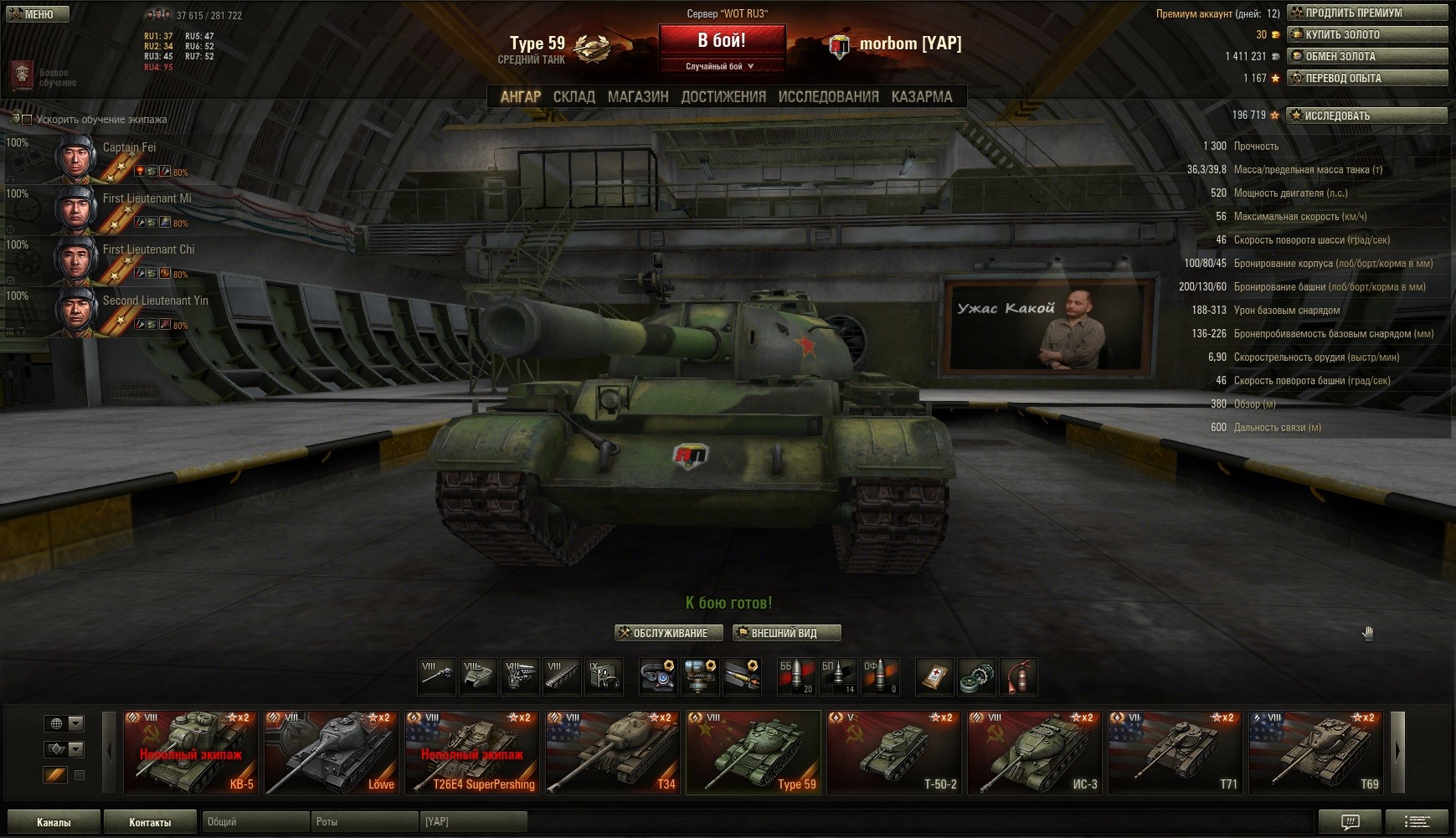Open ВНЕШНИЙ ВИД customization
Image resolution: width=1456 pixels, height=838 pixels.
(x=785, y=633)
